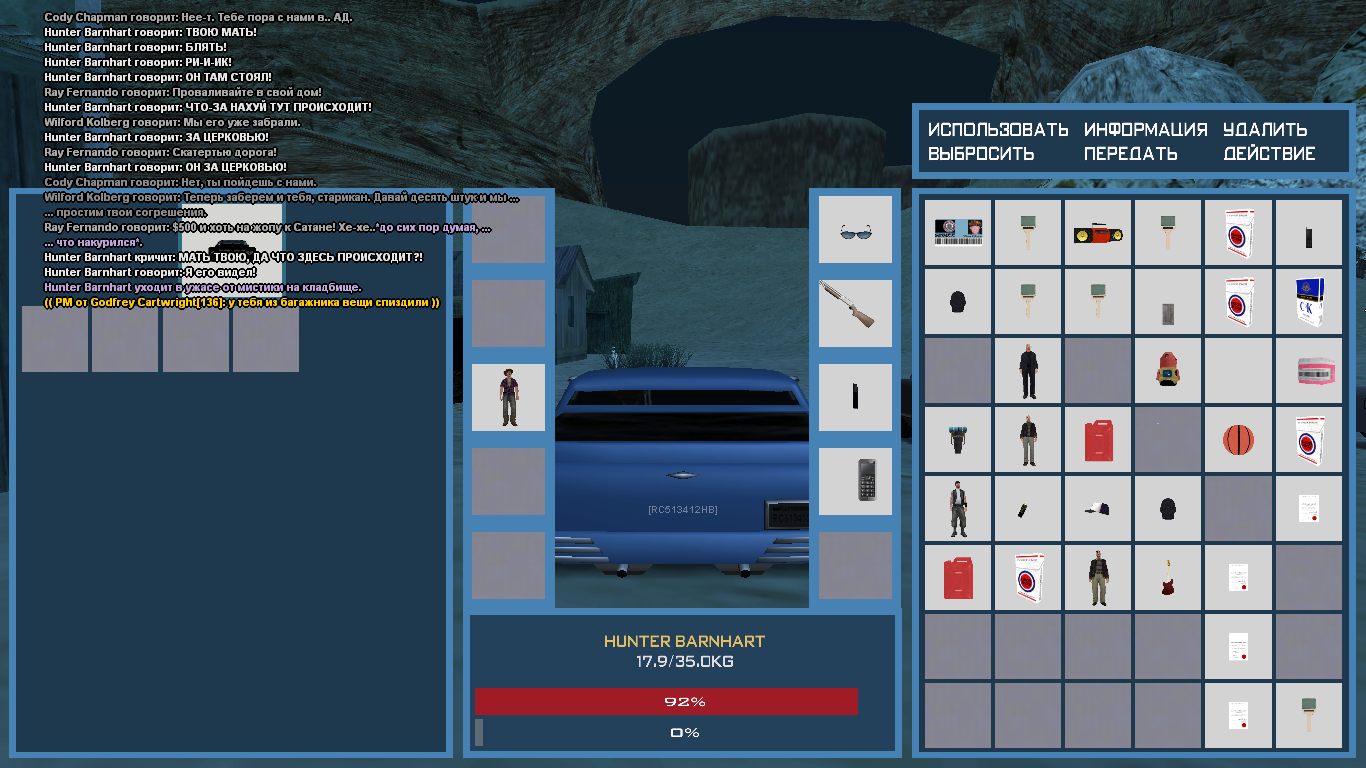Open the ДЕЙСТВИЕ action

(1269, 154)
